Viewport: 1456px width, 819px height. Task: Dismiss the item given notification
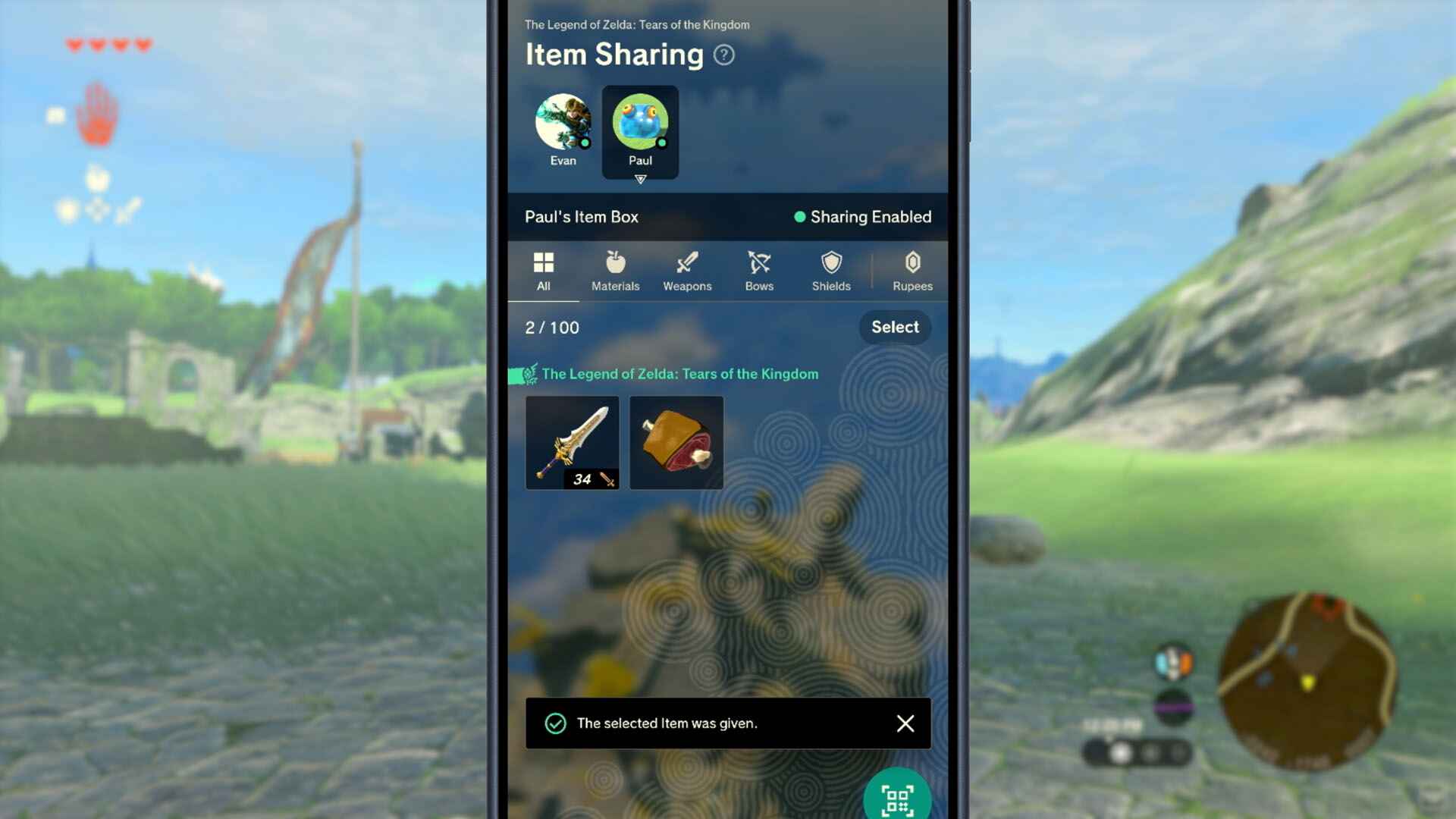905,723
